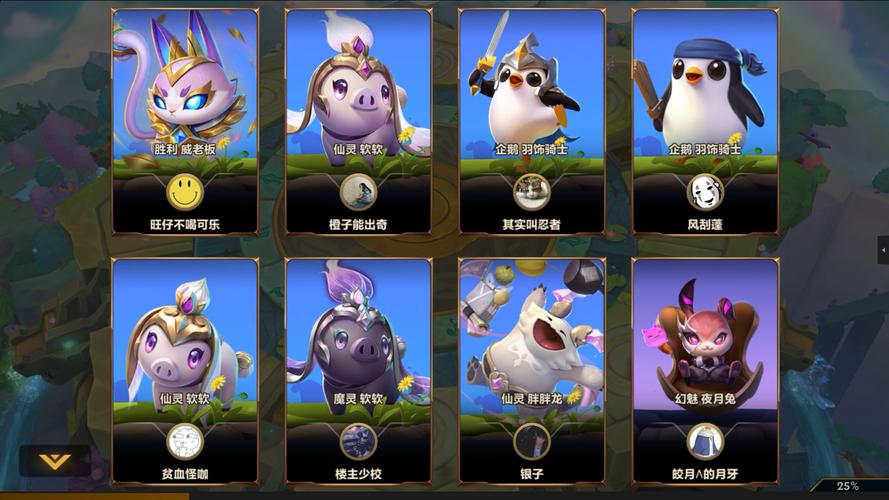Click the white mask avatar above 风刮蓬
Viewport: 889px width, 500px height.
(704, 190)
